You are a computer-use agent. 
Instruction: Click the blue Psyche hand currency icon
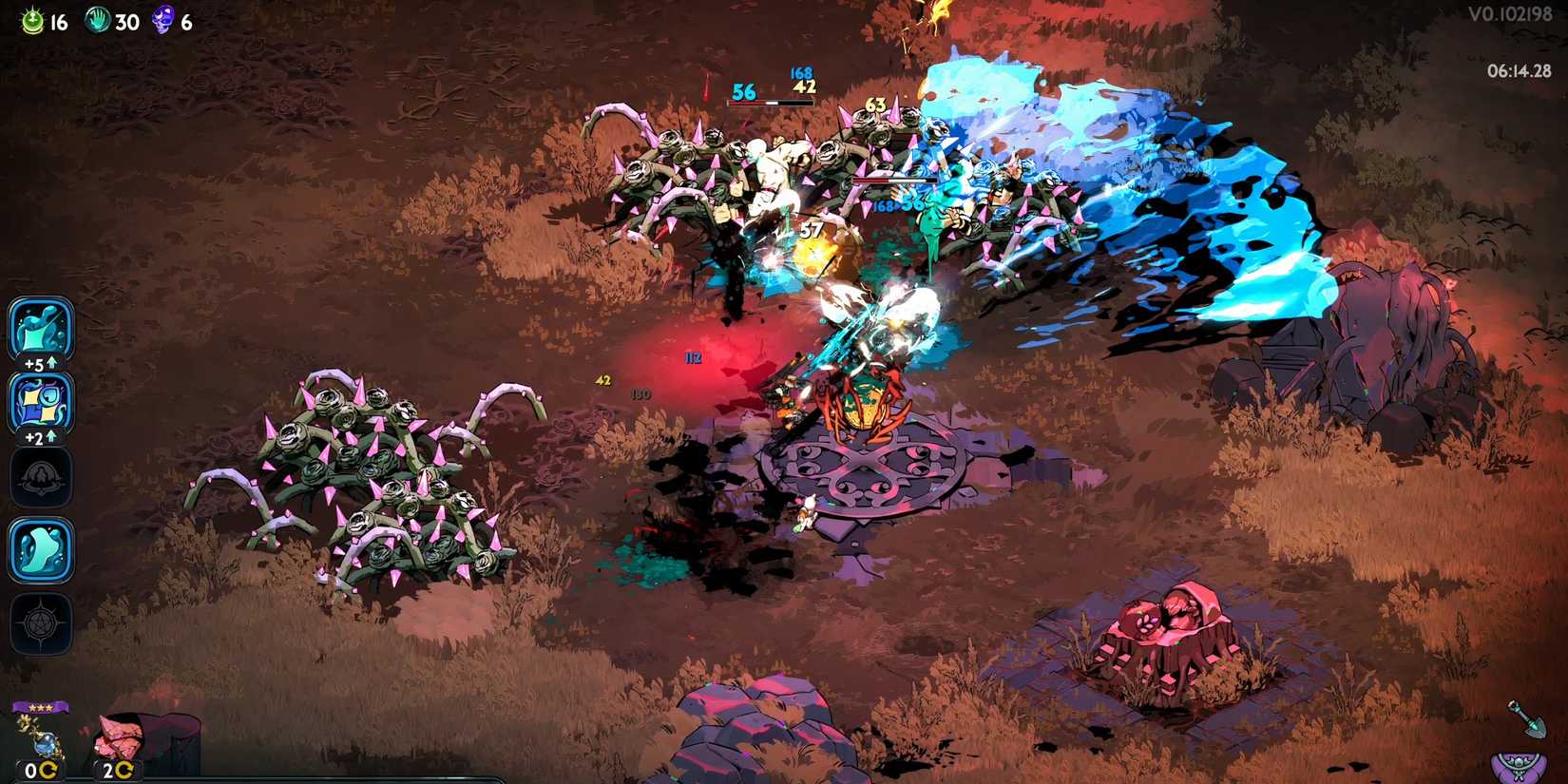click(96, 16)
